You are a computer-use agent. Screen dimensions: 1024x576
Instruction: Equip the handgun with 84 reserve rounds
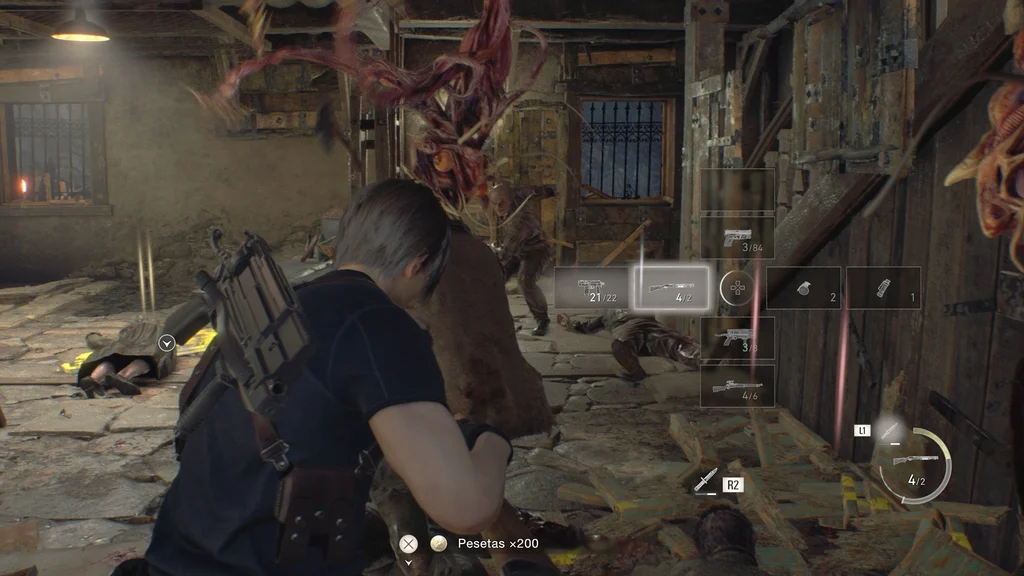click(738, 238)
